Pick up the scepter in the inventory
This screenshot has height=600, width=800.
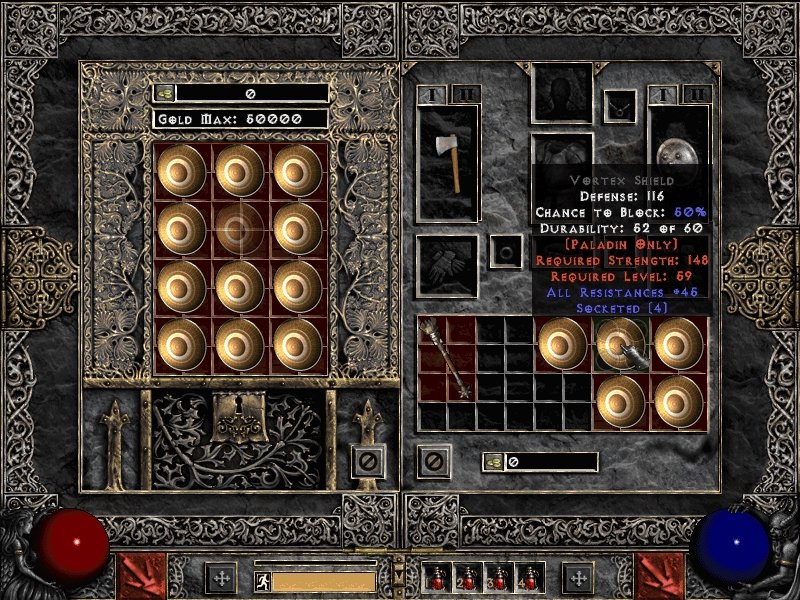point(446,359)
